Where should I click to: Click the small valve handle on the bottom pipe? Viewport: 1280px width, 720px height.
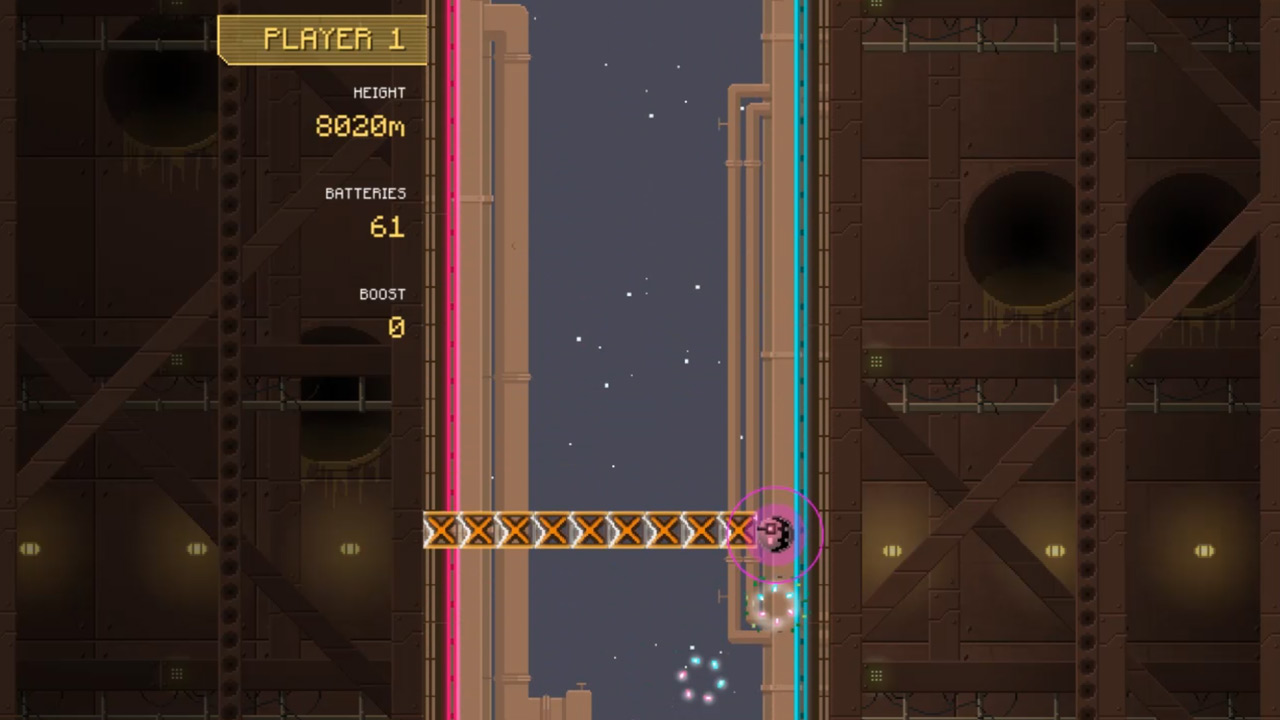coord(720,594)
